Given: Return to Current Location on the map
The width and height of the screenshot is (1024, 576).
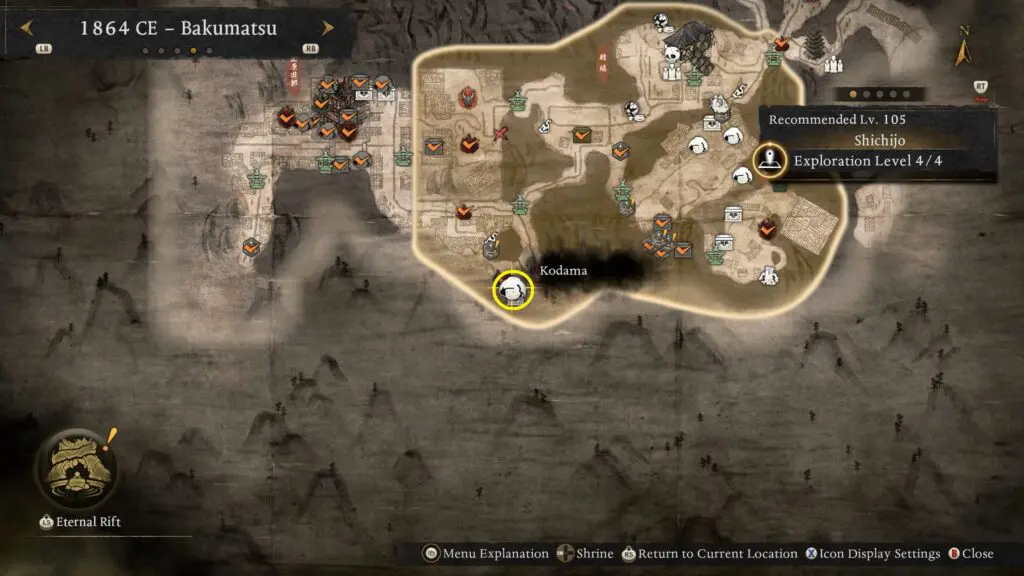Looking at the screenshot, I should 716,554.
